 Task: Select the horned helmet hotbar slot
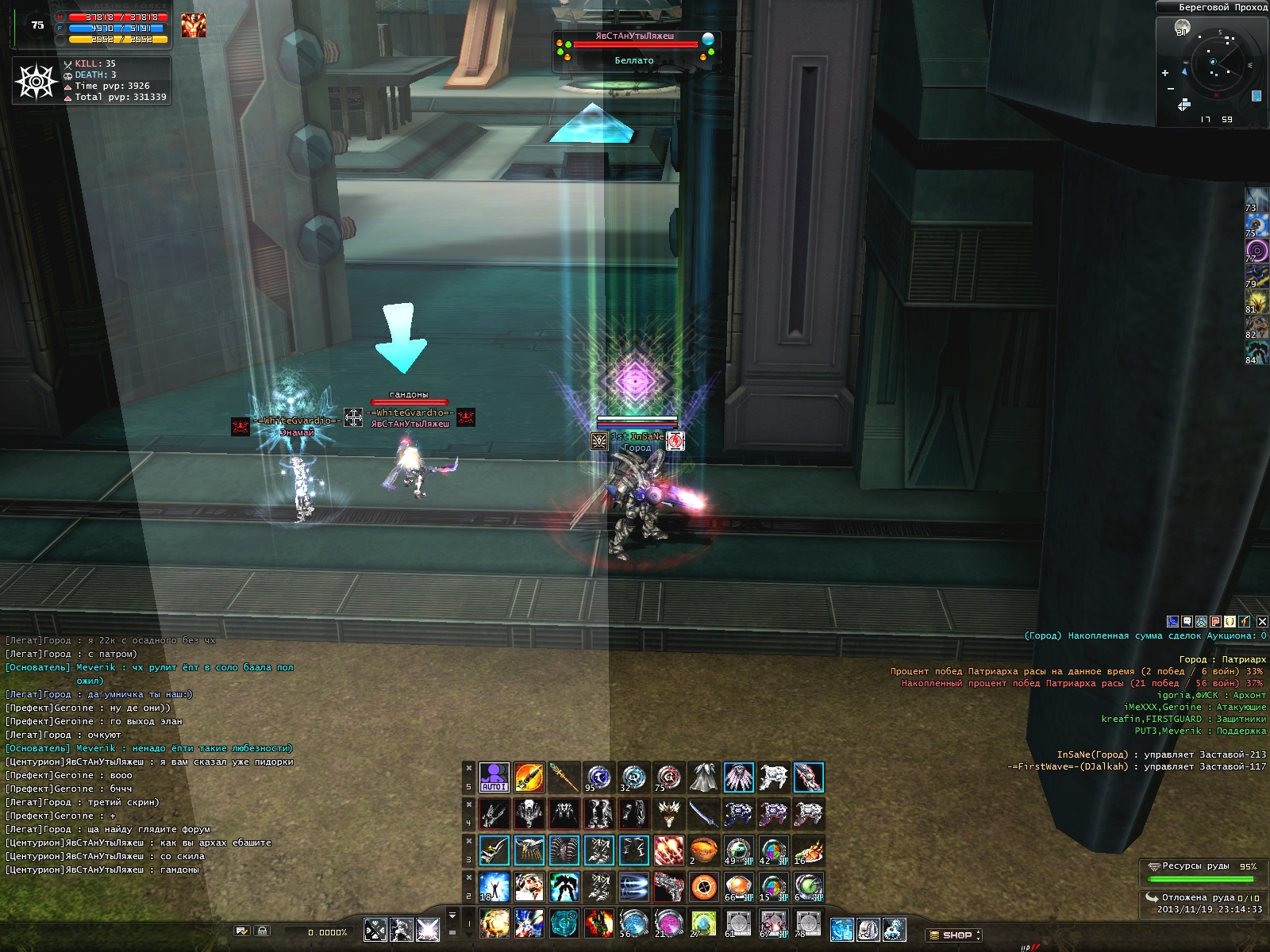pos(668,814)
